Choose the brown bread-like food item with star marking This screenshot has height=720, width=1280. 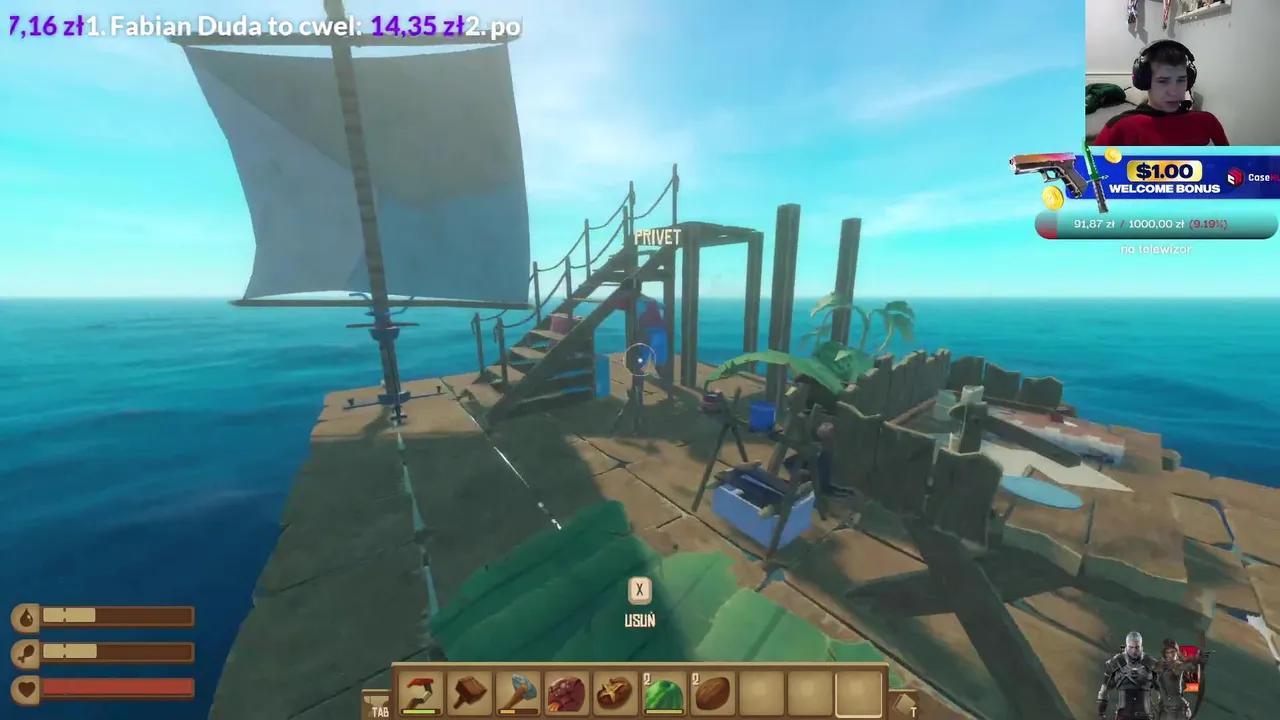click(614, 692)
